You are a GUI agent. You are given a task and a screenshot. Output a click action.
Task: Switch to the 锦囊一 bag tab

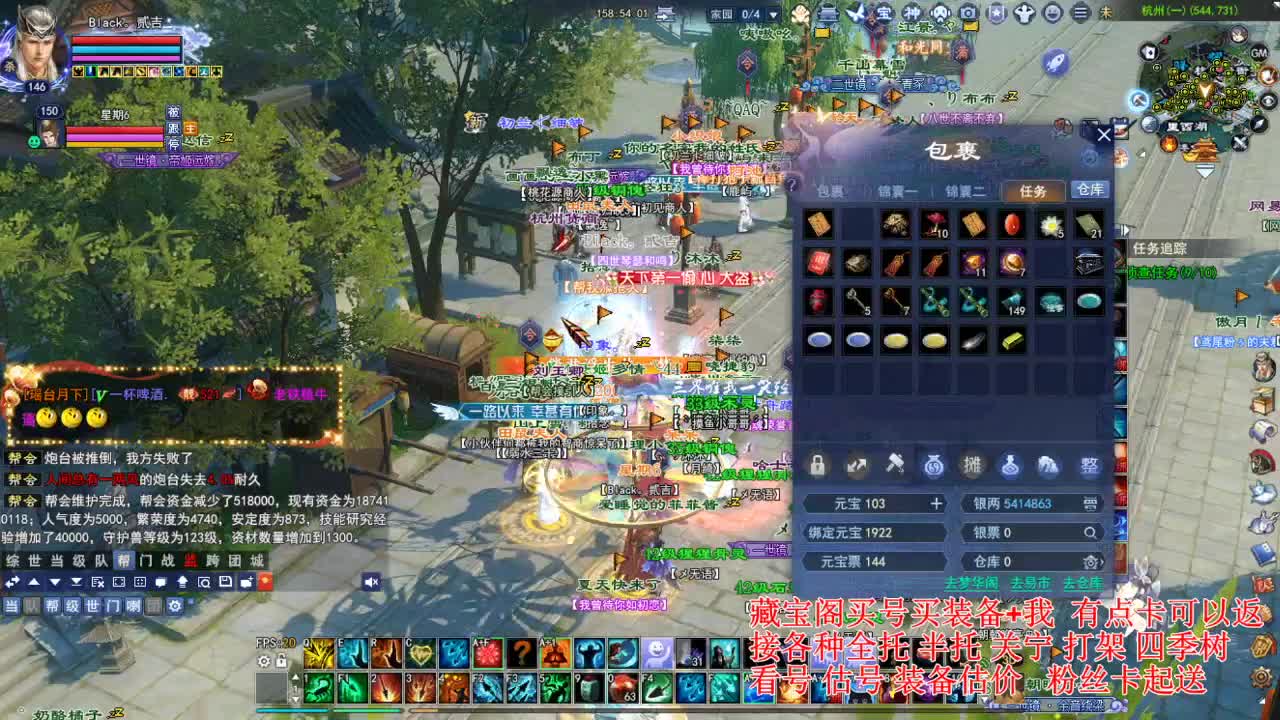[x=898, y=190]
